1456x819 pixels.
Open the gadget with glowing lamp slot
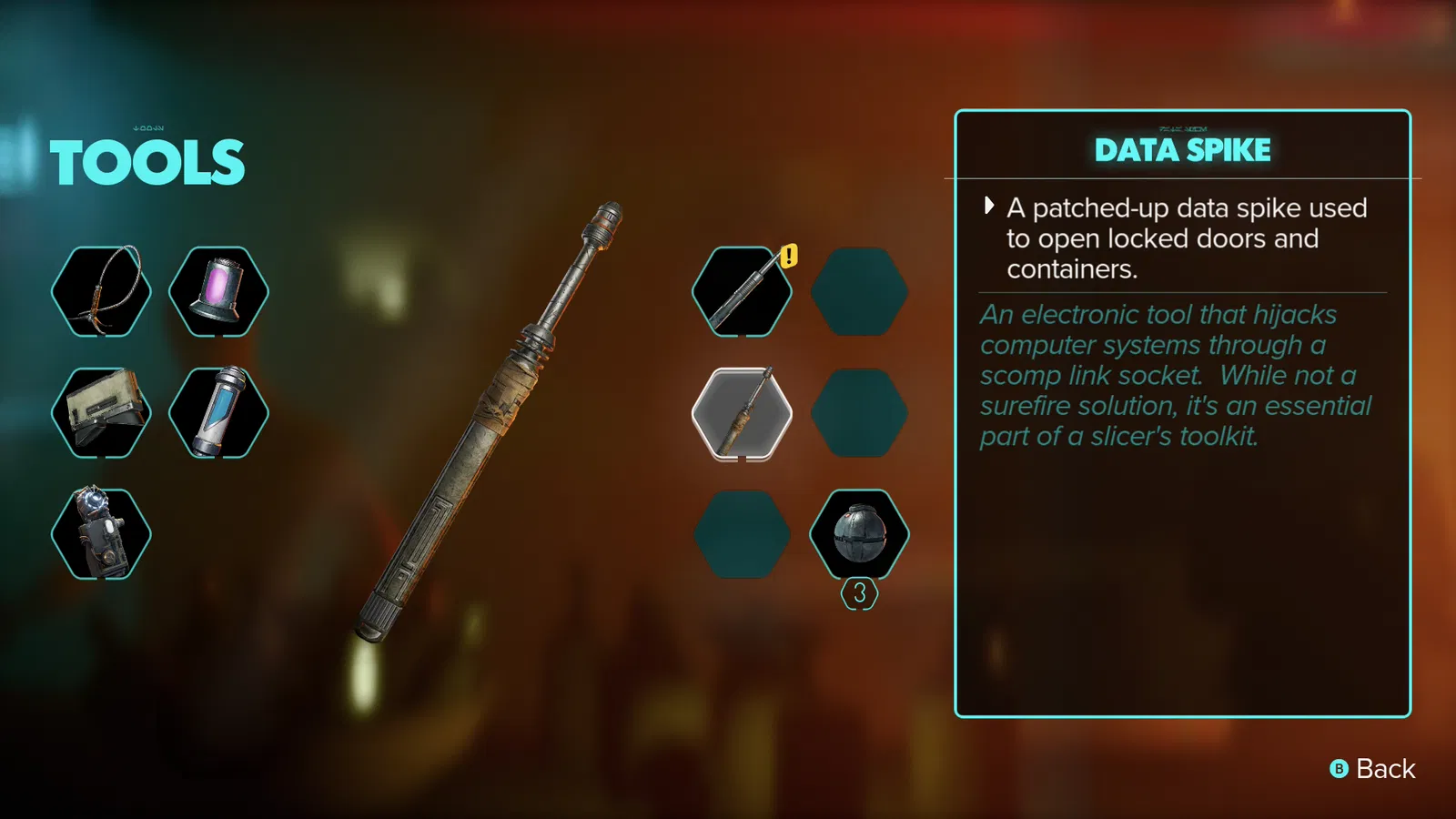(x=101, y=534)
